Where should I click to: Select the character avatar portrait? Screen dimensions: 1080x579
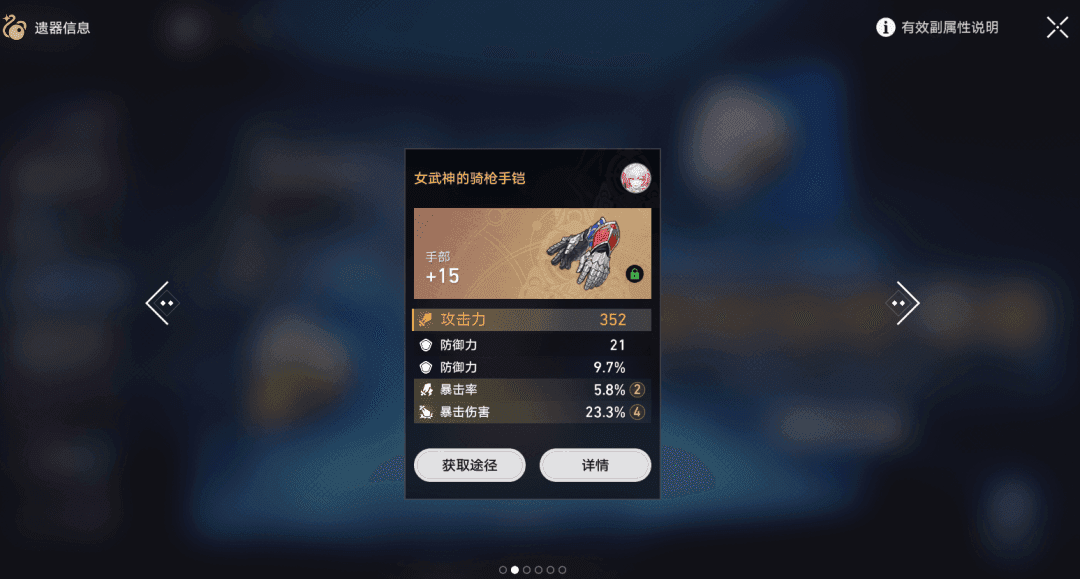[635, 178]
